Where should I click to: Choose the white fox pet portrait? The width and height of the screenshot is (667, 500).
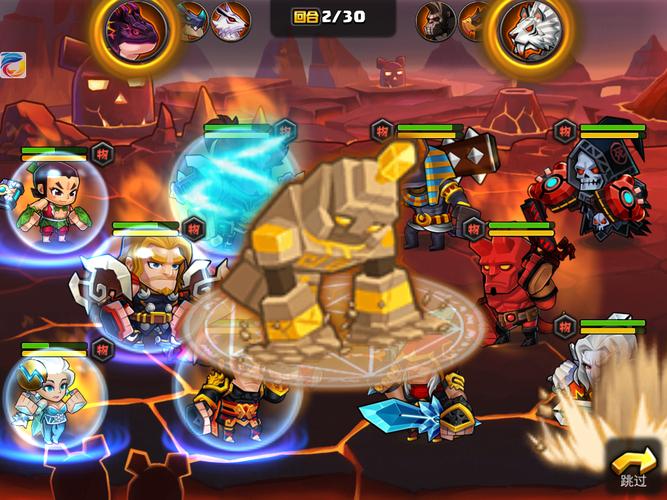click(231, 21)
